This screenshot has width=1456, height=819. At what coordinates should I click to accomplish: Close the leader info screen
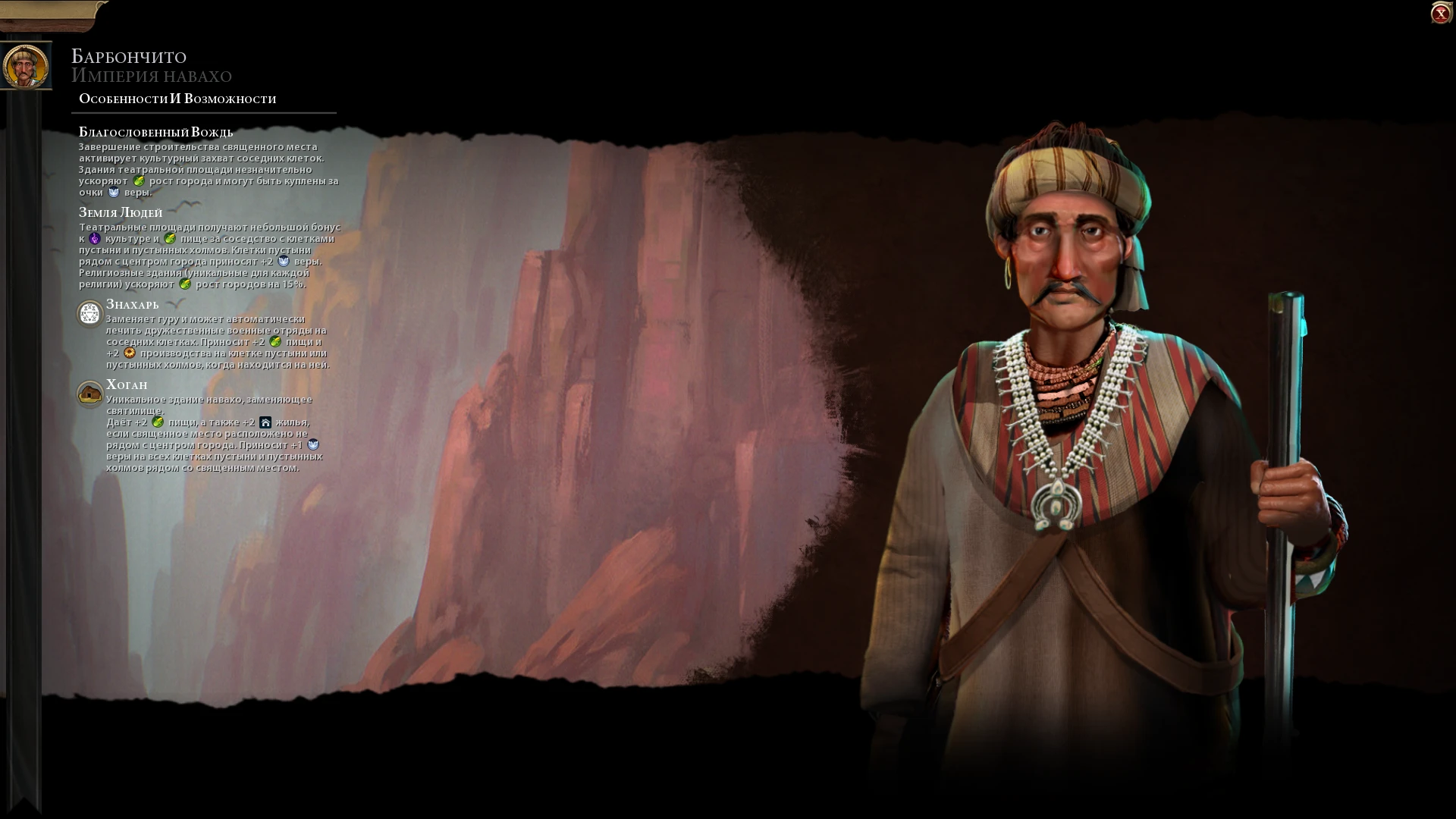1440,12
